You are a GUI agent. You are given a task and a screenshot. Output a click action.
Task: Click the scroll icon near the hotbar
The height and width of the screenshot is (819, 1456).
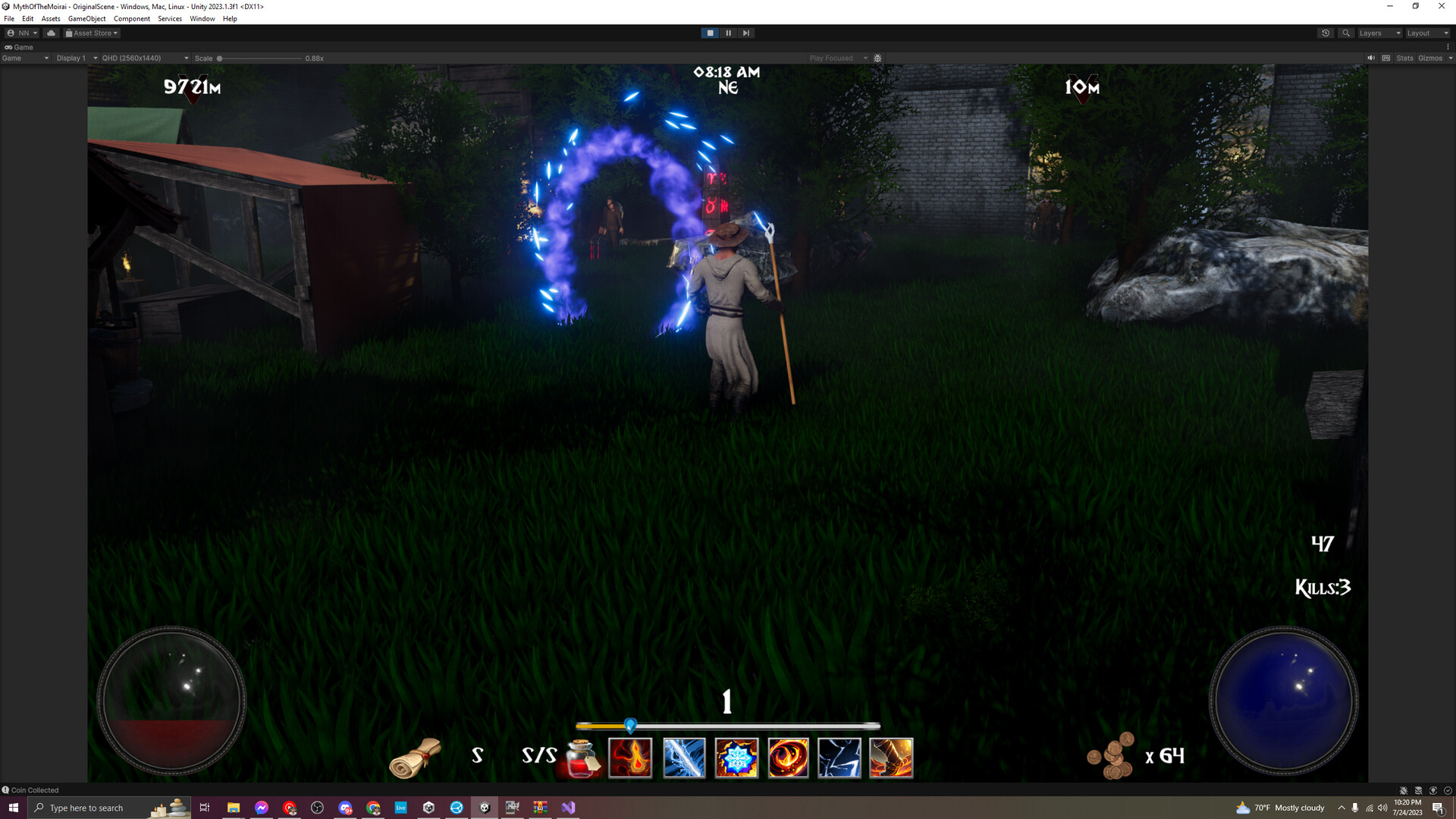click(413, 758)
